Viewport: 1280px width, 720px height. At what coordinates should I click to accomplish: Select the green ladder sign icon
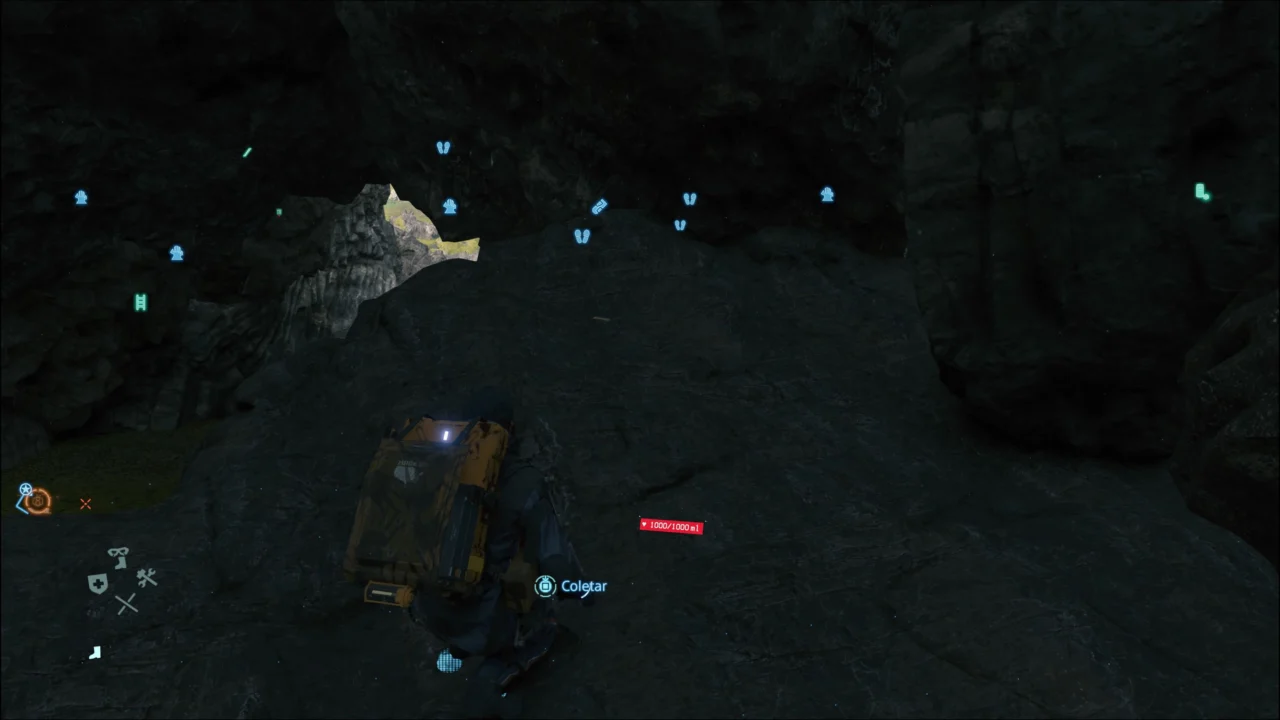(140, 302)
